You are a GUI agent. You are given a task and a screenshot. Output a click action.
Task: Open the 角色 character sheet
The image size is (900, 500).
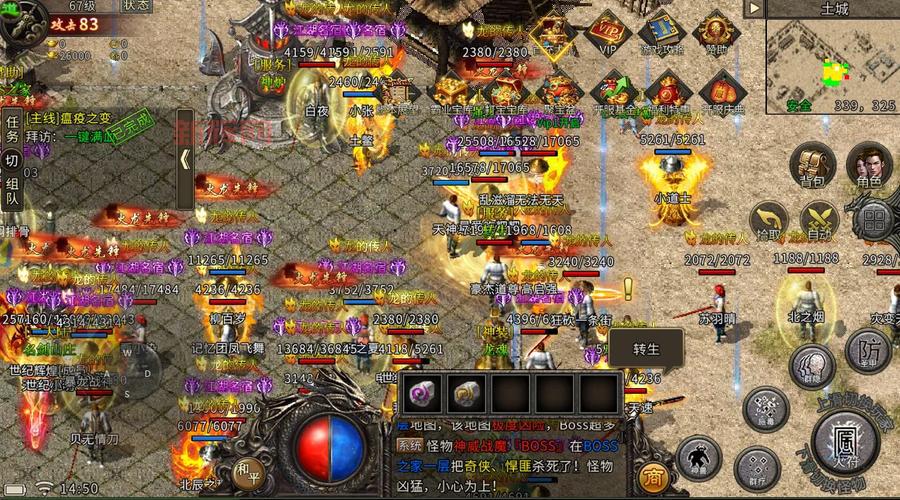tap(869, 167)
